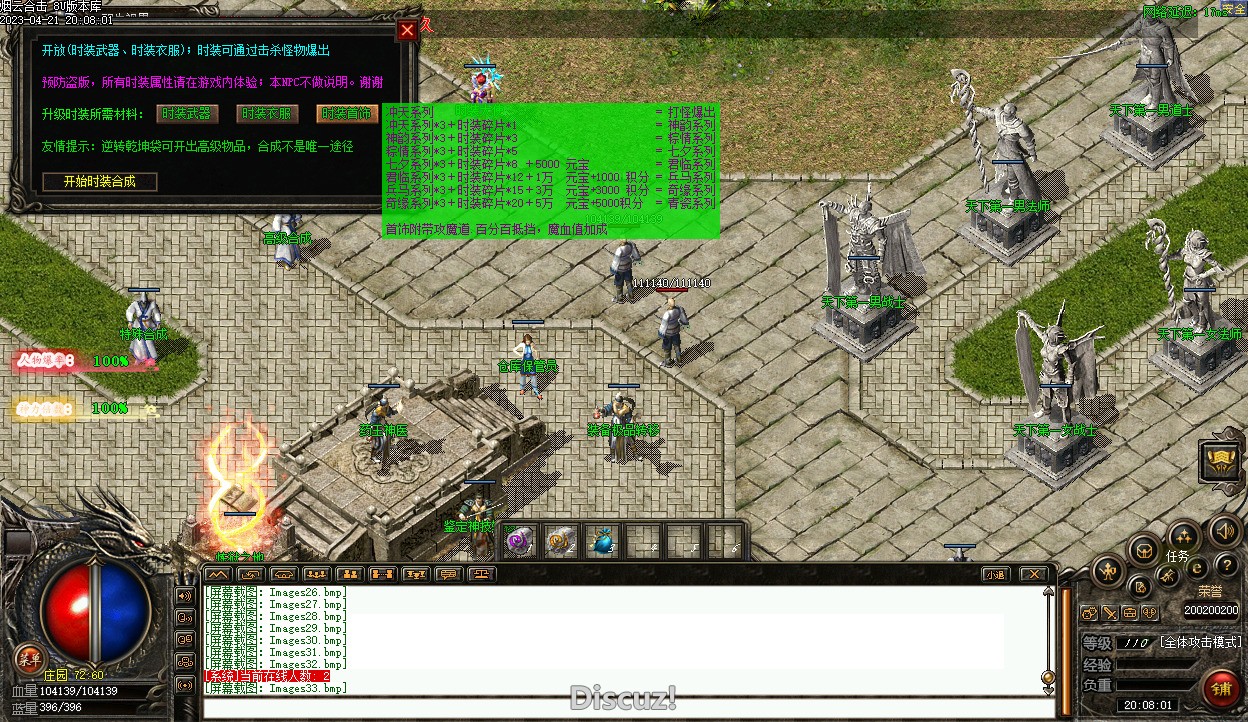Switch the 全体攻击模式 attack mode label
The height and width of the screenshot is (722, 1248).
pos(1200,642)
